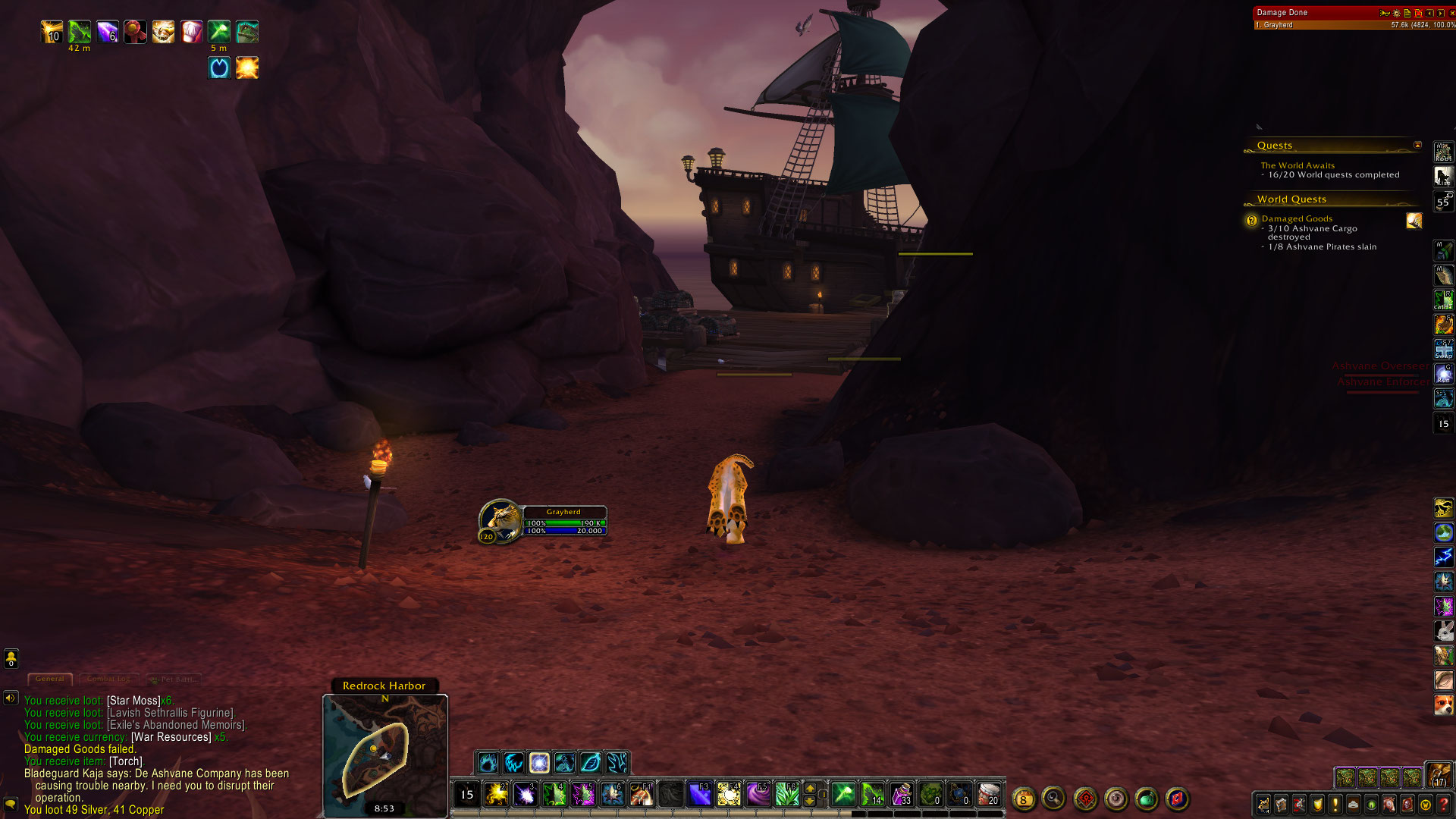
Task: Collapse the Quests tracker header
Action: point(1417,145)
